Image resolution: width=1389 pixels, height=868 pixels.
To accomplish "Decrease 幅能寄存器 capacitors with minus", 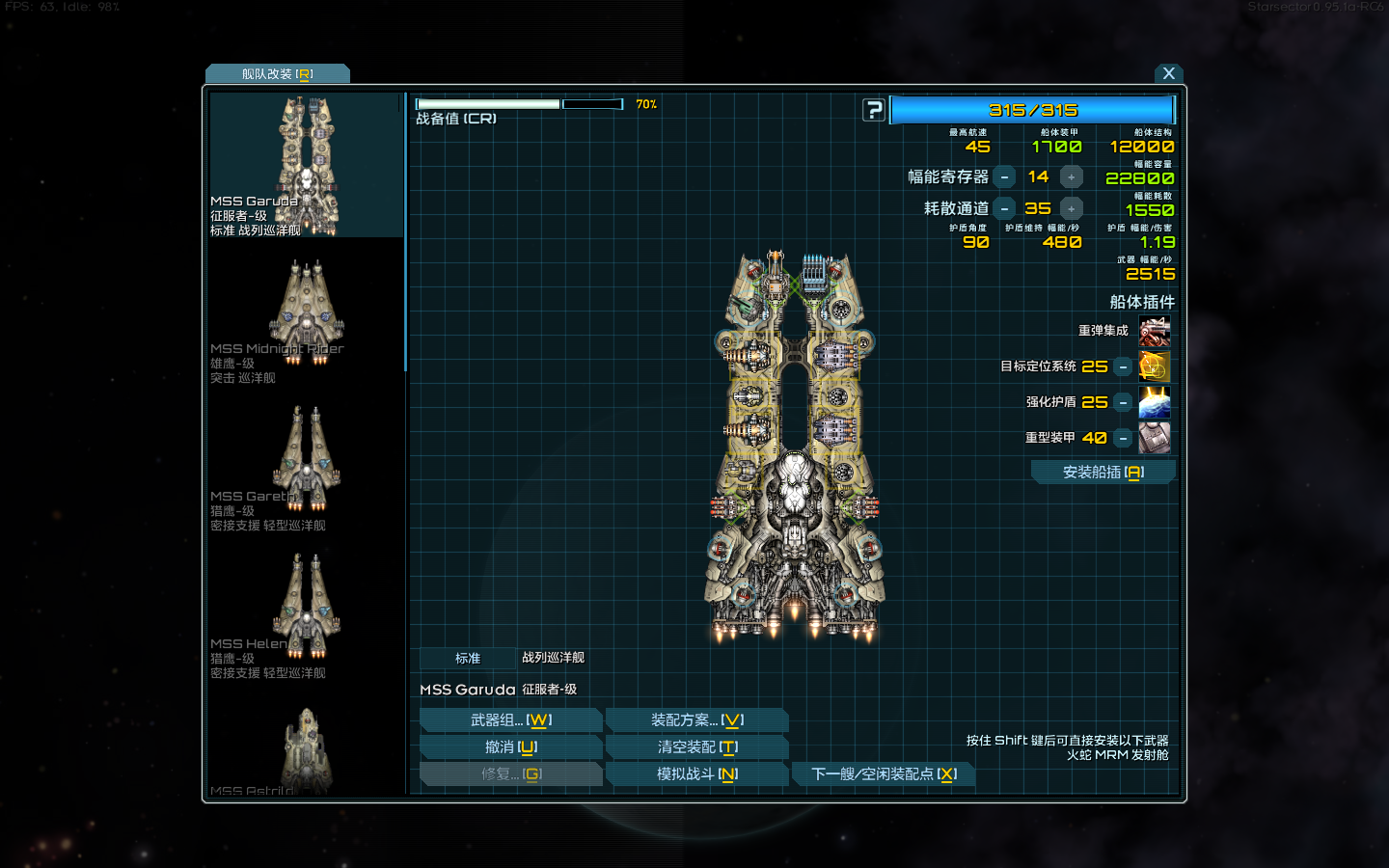I will pos(1004,177).
